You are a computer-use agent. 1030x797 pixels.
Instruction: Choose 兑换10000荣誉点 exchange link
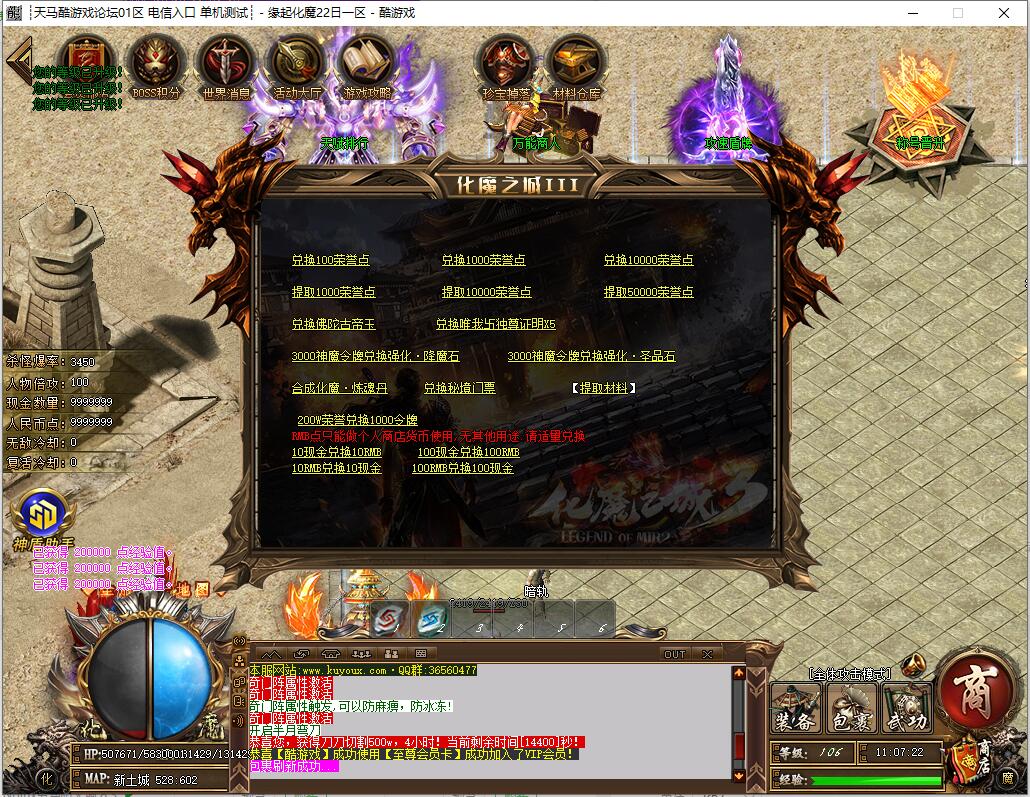648,260
